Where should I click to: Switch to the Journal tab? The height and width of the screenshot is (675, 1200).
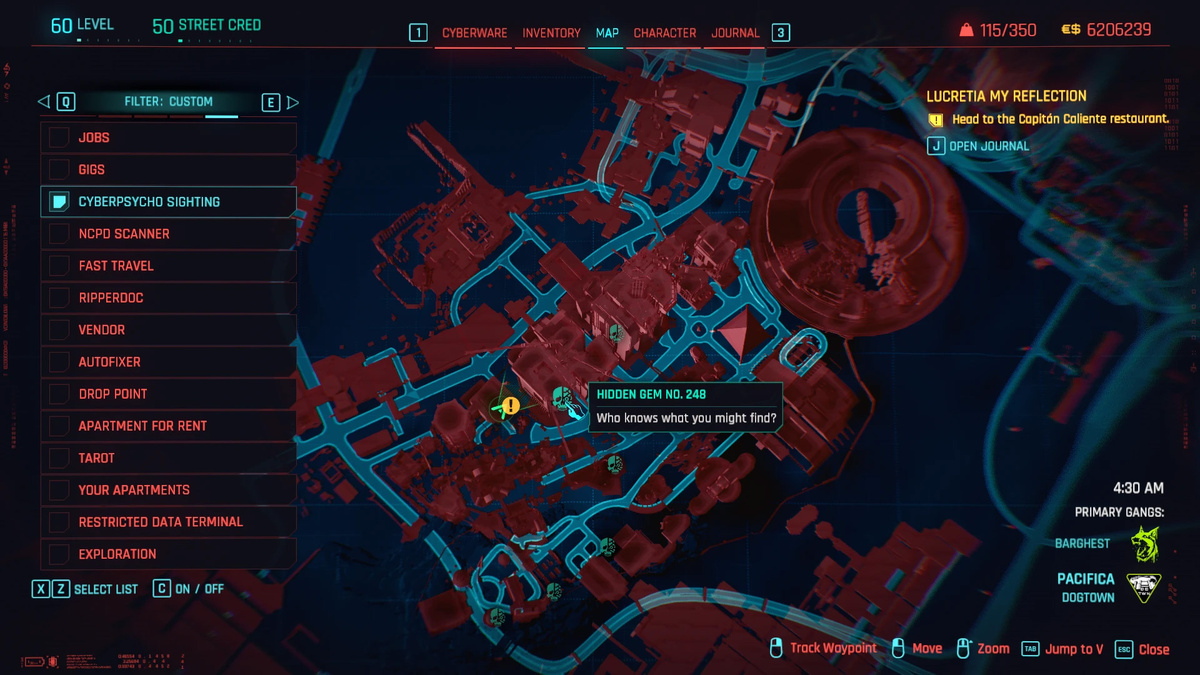coord(735,33)
